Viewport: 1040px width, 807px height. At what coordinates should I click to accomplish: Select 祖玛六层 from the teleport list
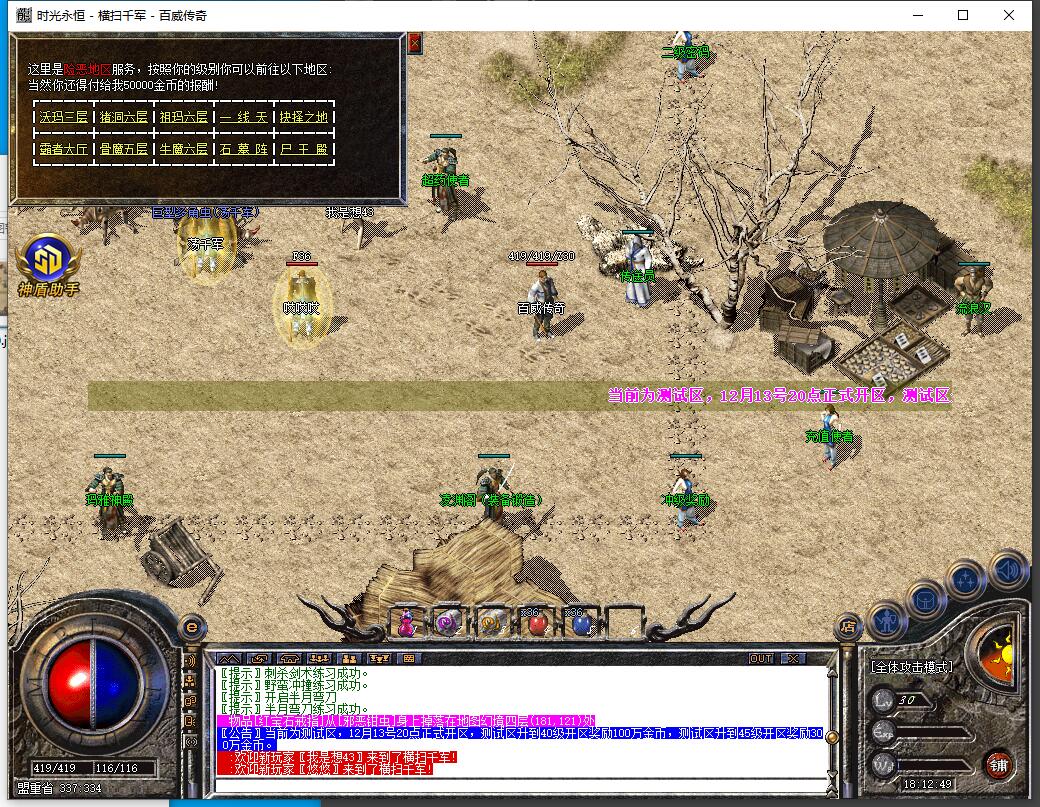point(184,117)
